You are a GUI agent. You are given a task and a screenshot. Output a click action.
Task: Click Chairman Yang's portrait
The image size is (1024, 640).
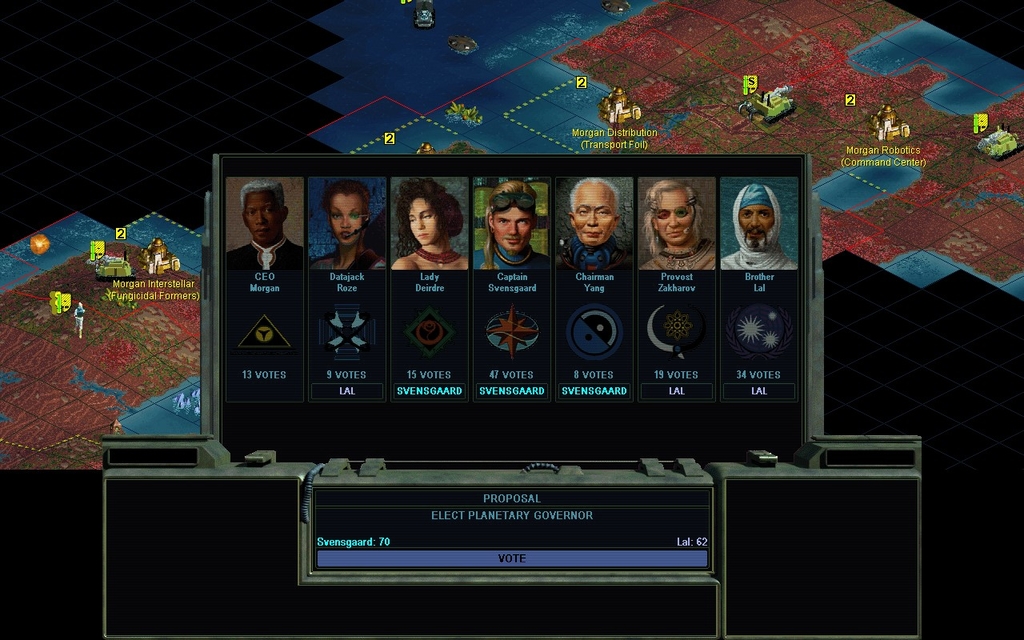click(x=594, y=224)
